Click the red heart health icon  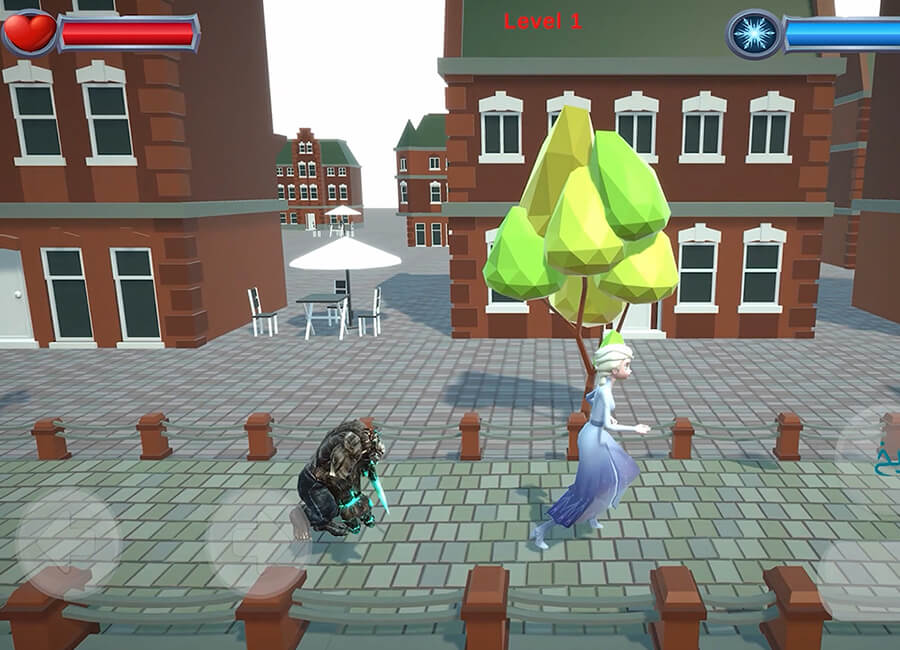28,32
